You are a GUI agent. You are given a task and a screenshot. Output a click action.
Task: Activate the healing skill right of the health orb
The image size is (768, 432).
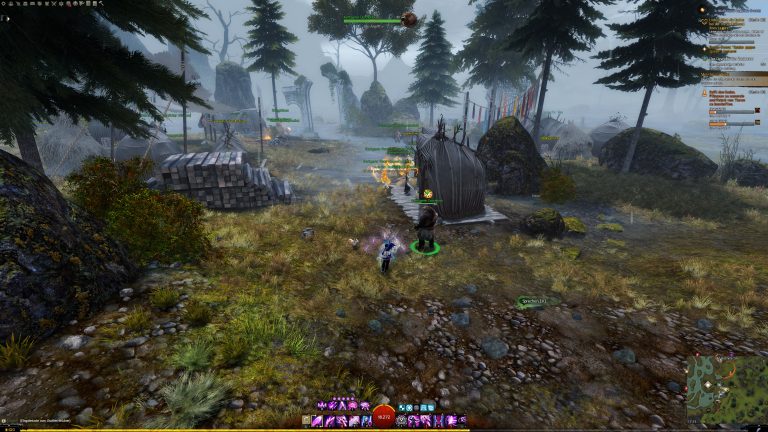click(402, 421)
